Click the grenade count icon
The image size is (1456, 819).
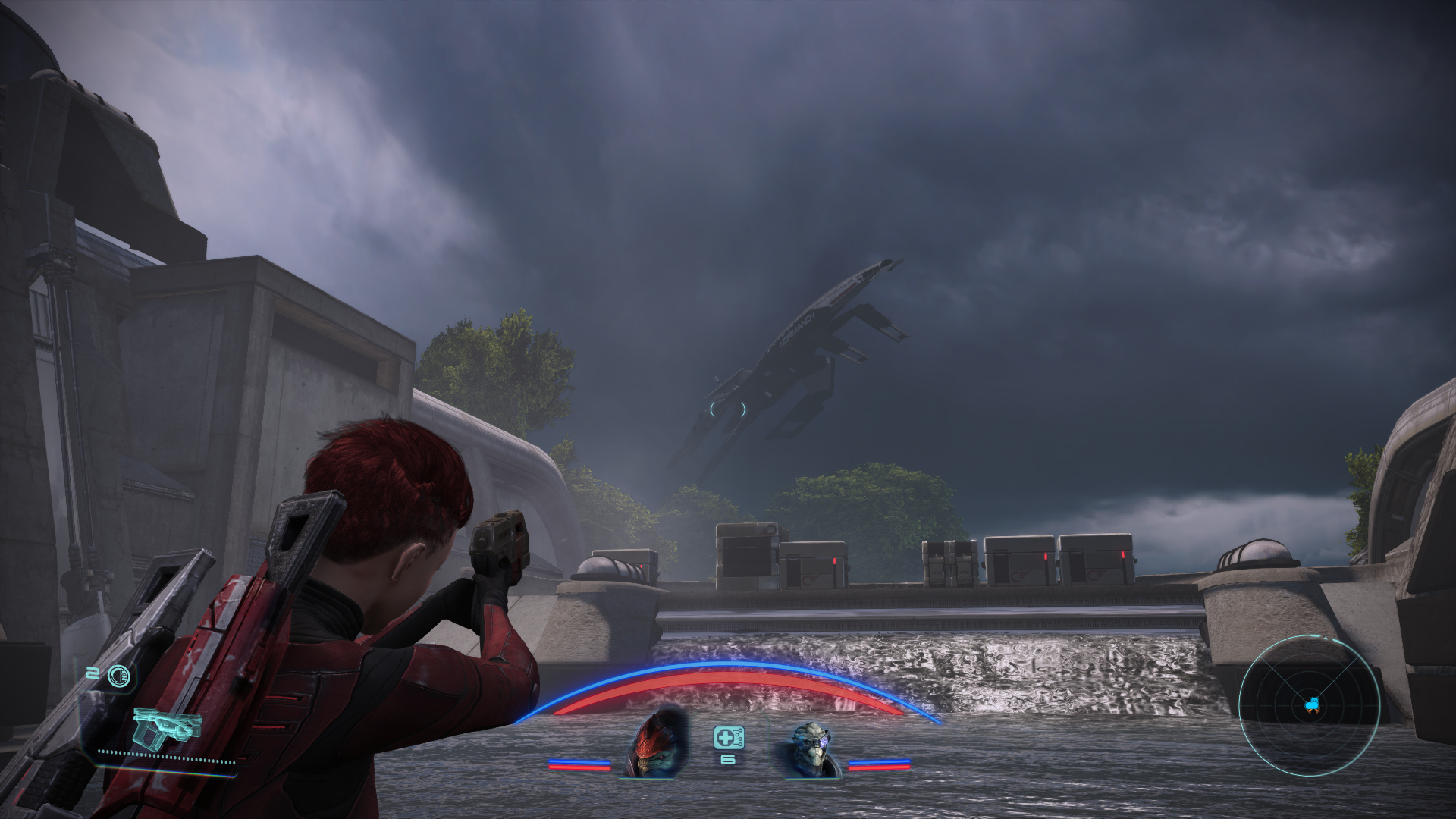(118, 674)
